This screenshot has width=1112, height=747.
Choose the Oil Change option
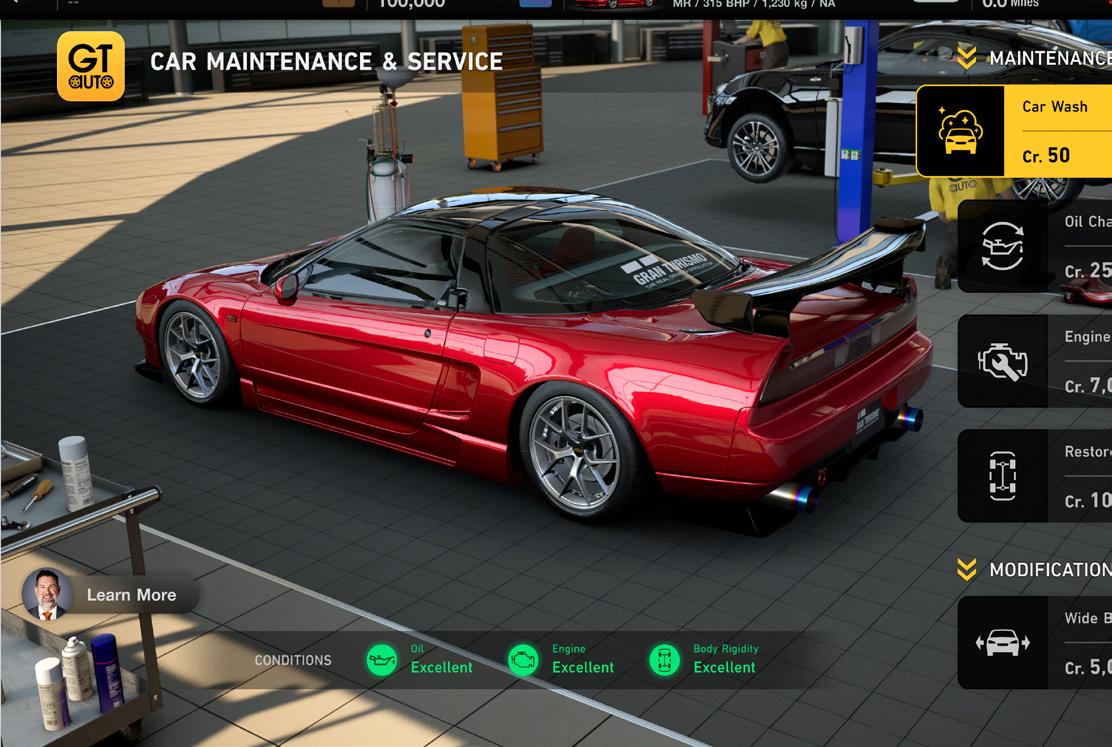(x=1035, y=246)
